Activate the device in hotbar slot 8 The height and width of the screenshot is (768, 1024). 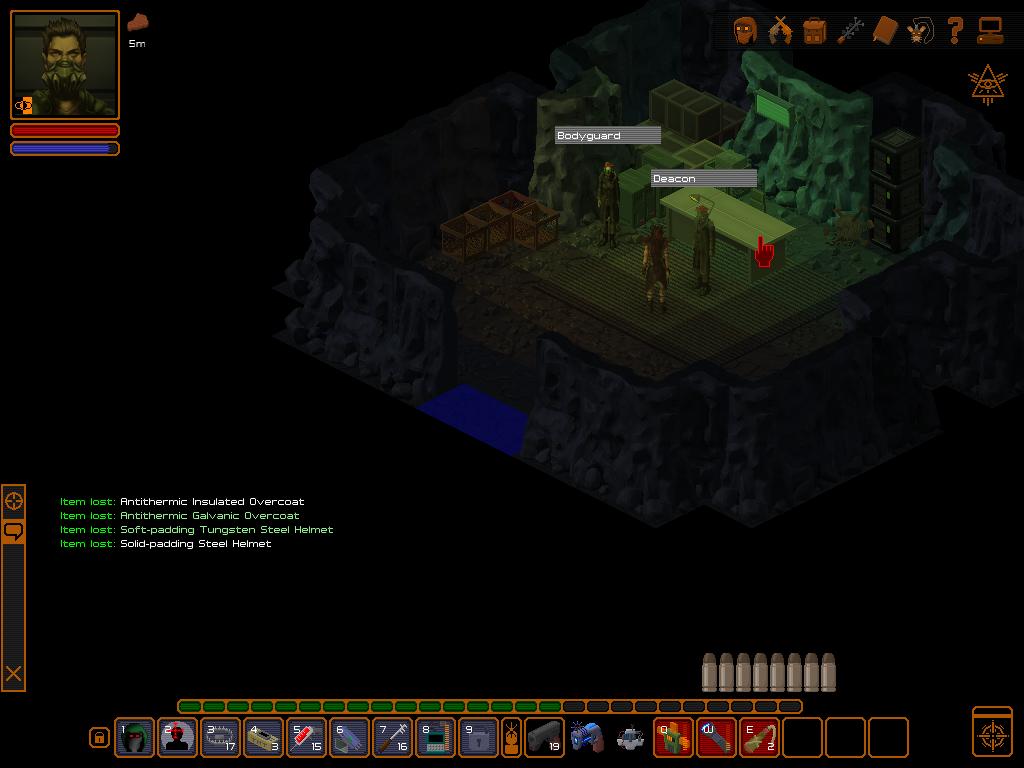(x=436, y=738)
